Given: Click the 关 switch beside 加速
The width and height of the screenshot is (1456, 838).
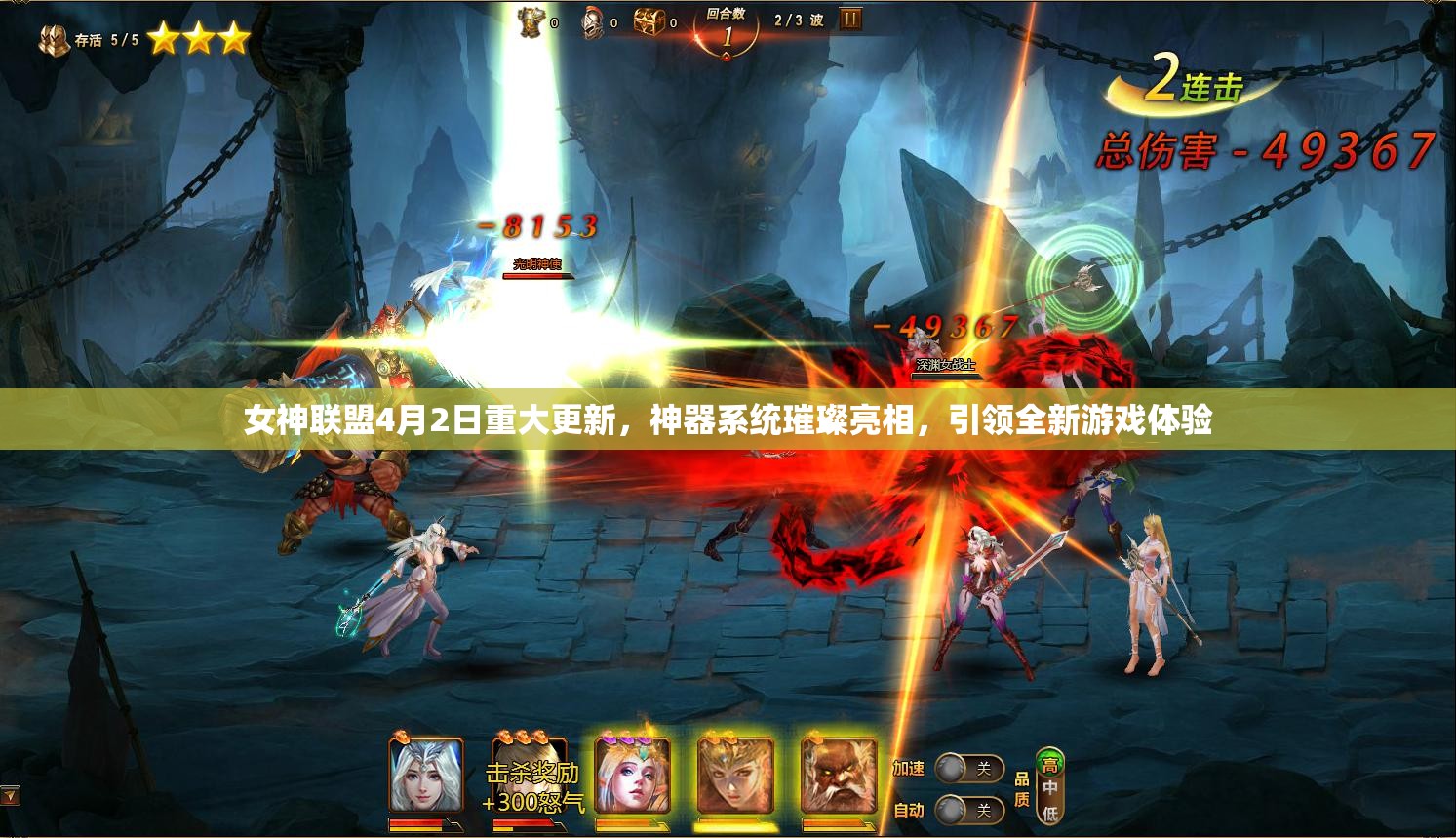Looking at the screenshot, I should click(x=983, y=769).
